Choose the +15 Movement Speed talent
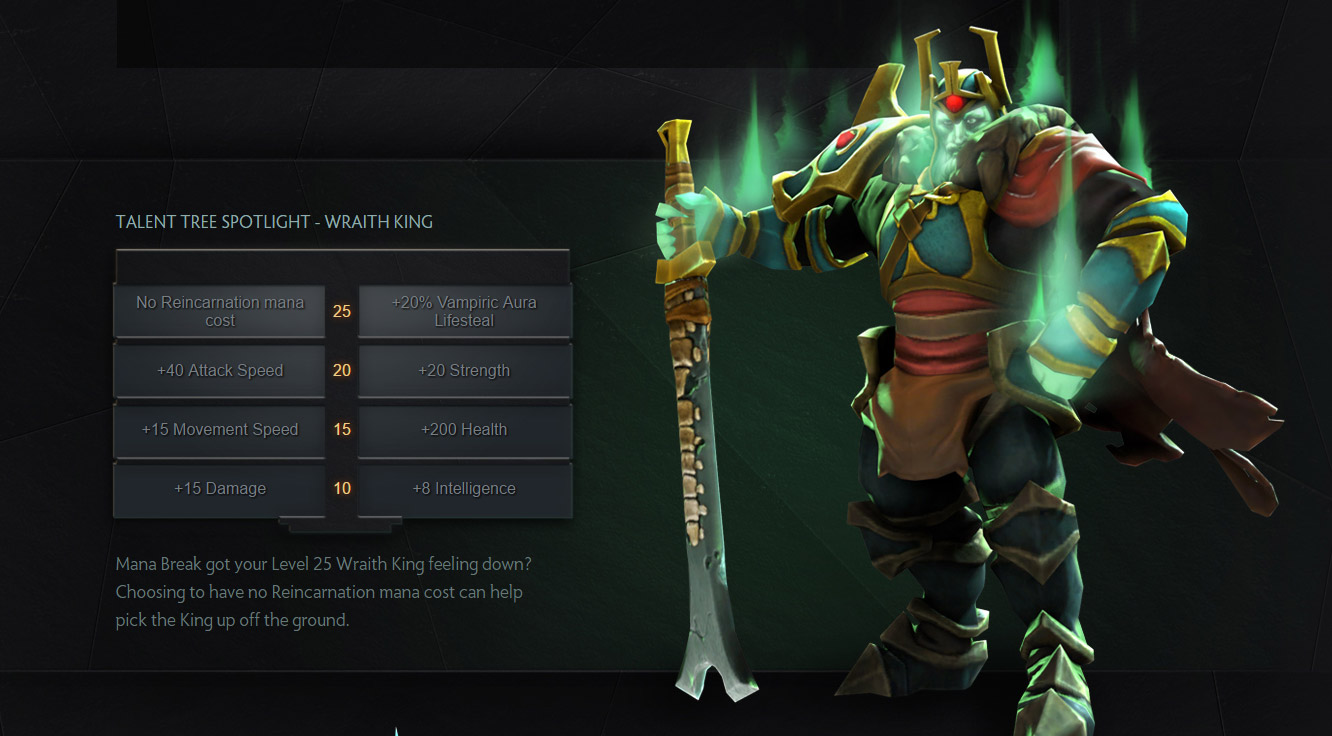Image resolution: width=1332 pixels, height=736 pixels. pyautogui.click(x=220, y=430)
